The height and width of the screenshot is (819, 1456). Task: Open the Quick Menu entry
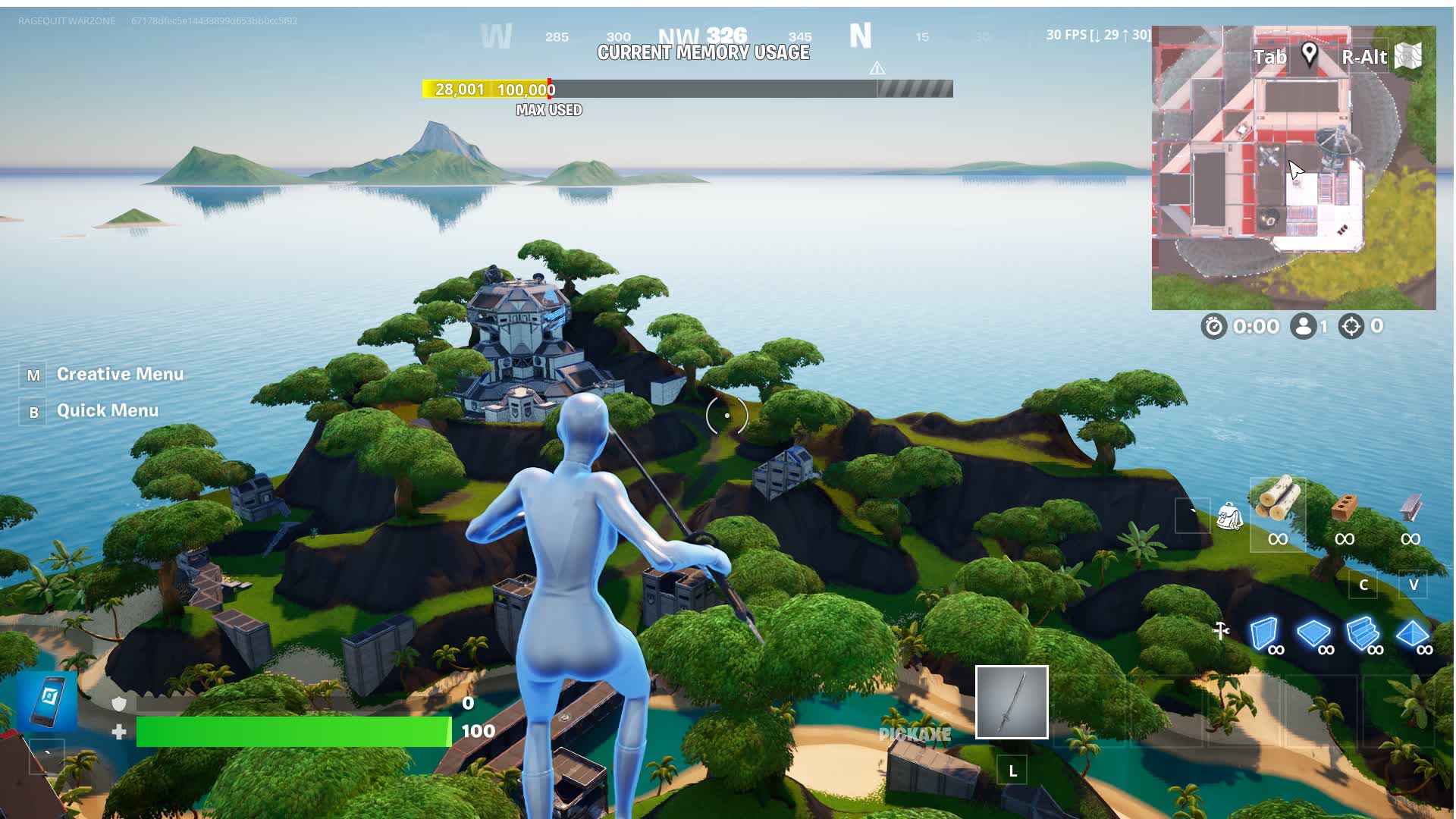[x=107, y=411]
